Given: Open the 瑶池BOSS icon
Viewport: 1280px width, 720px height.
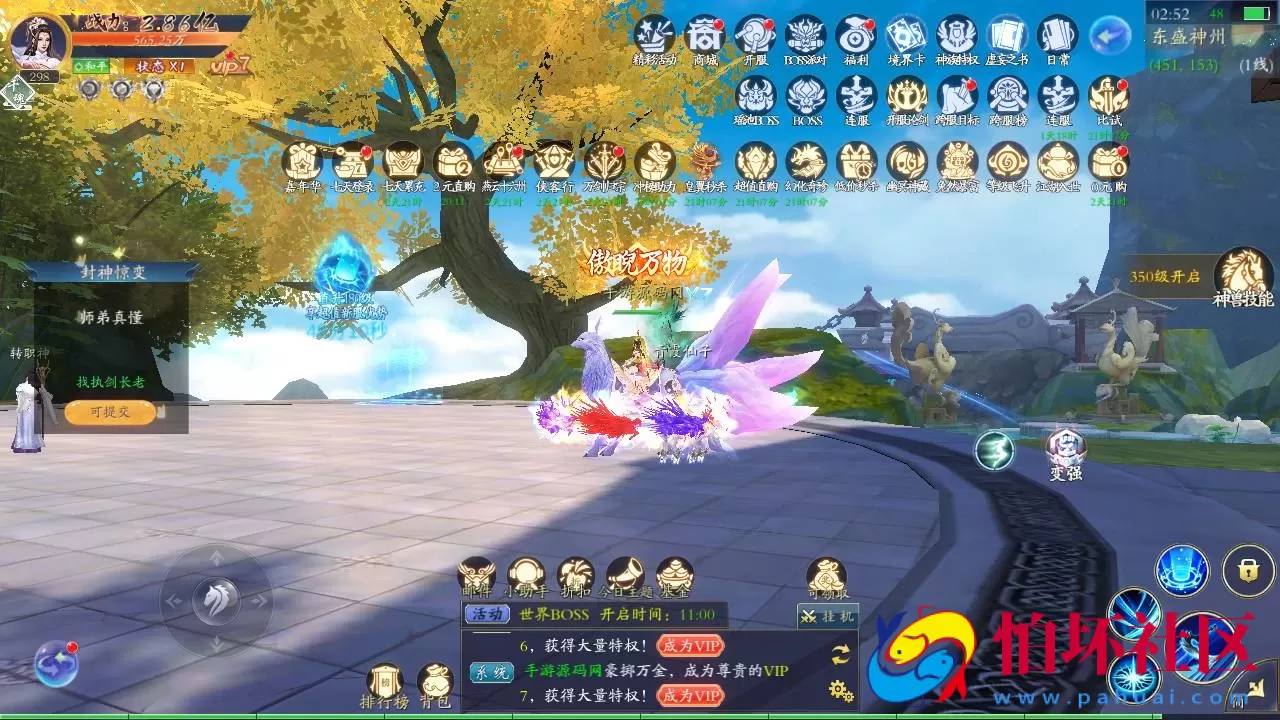Looking at the screenshot, I should point(756,97).
